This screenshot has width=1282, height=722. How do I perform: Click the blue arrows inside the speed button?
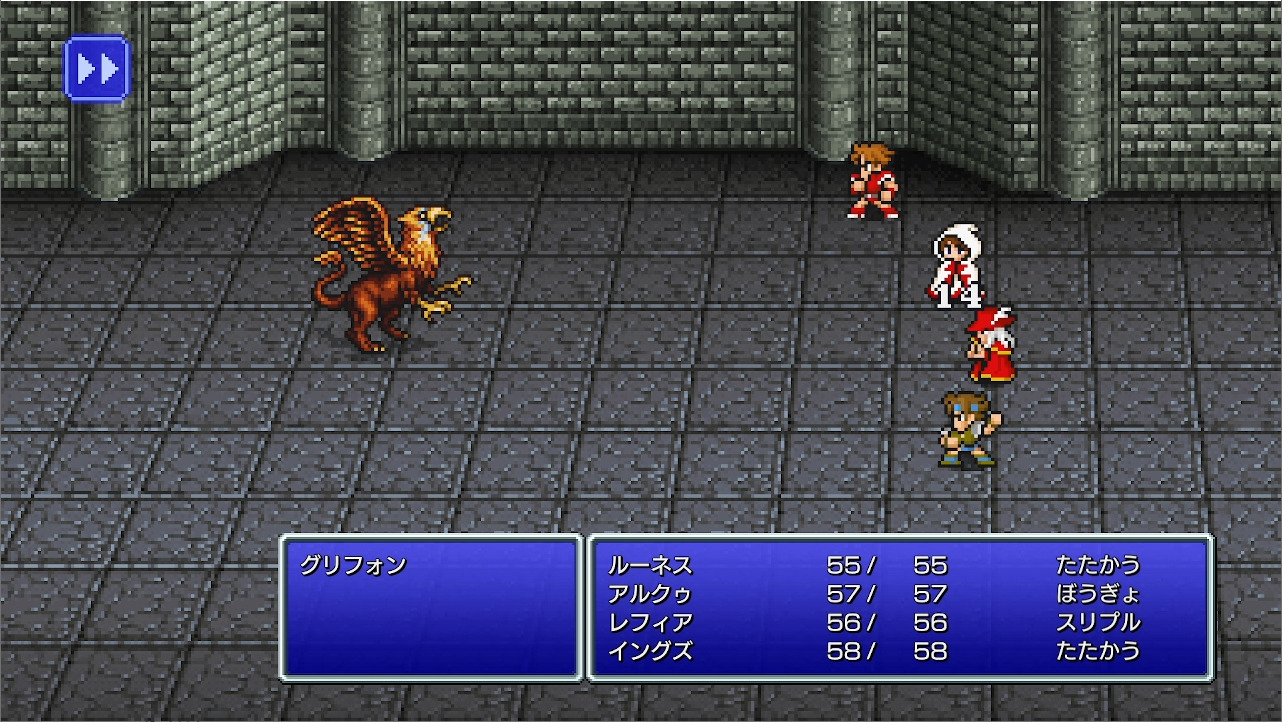tap(96, 67)
